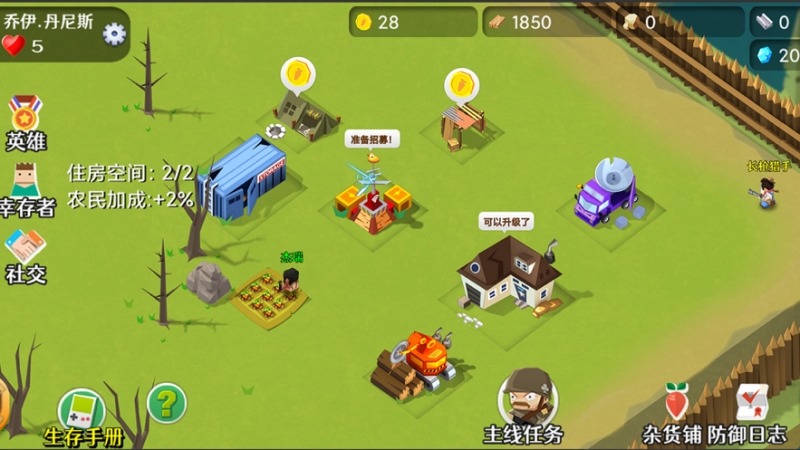Open the 生存手册 survival handbook
The image size is (800, 450).
[82, 416]
